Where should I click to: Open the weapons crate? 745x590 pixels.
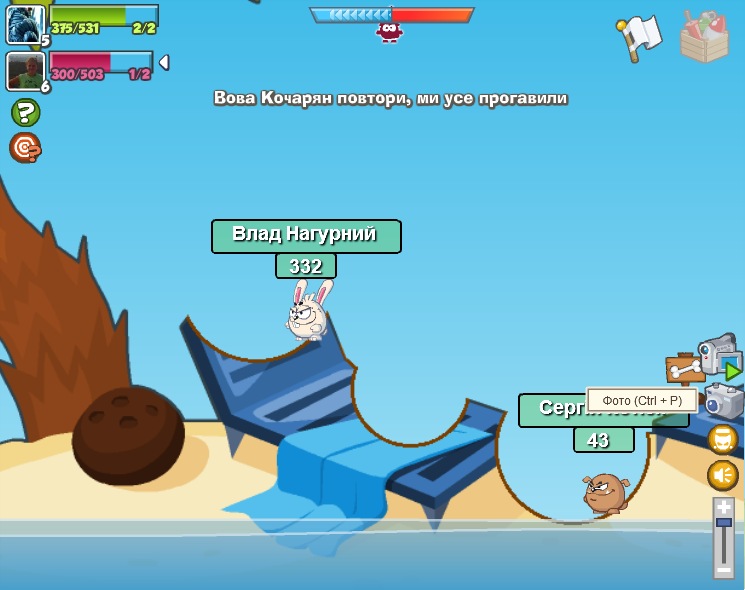704,38
